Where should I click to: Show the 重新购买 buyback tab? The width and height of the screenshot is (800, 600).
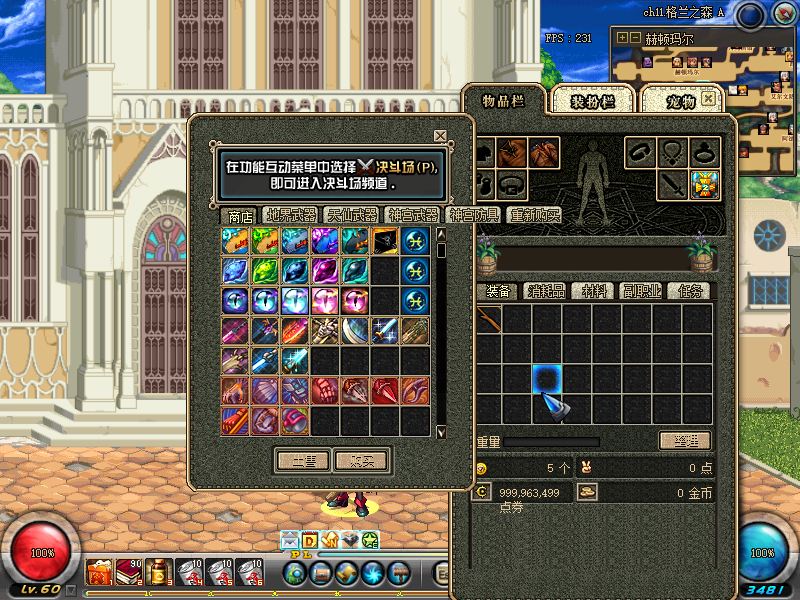[534, 215]
